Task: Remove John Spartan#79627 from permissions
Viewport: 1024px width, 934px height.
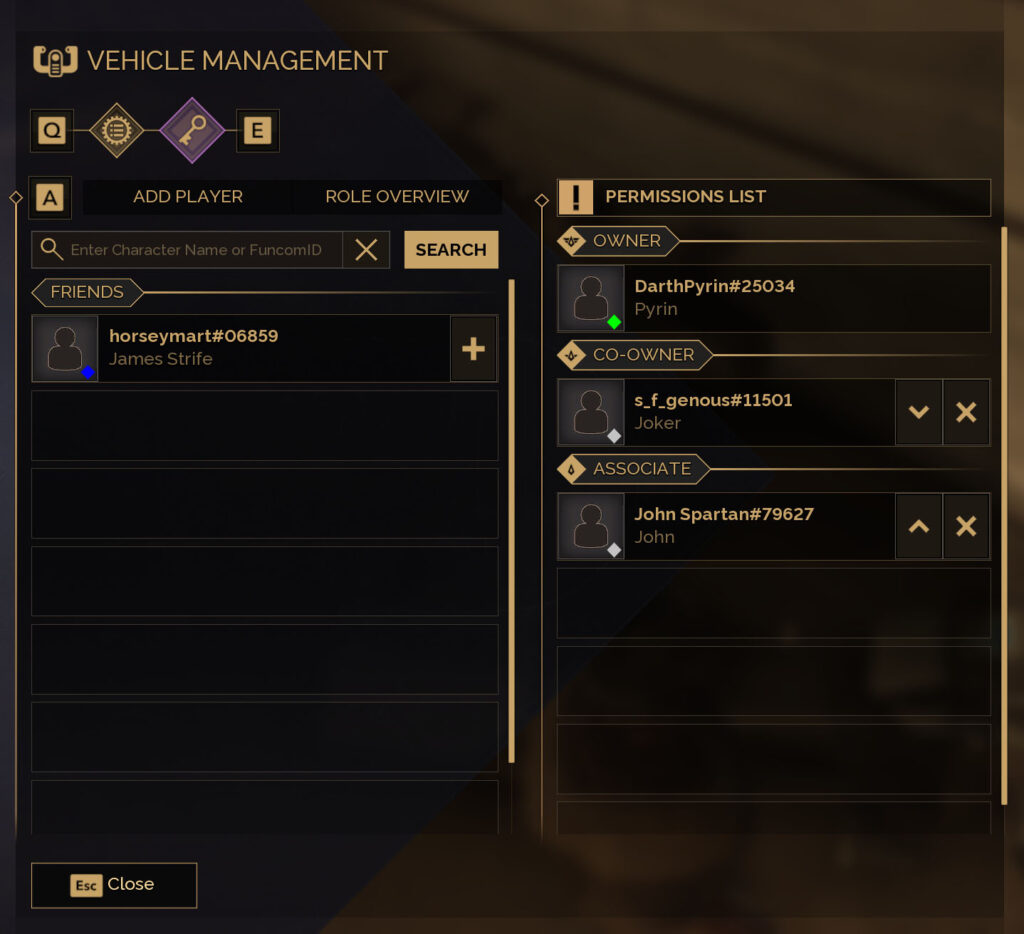Action: pyautogui.click(x=966, y=526)
